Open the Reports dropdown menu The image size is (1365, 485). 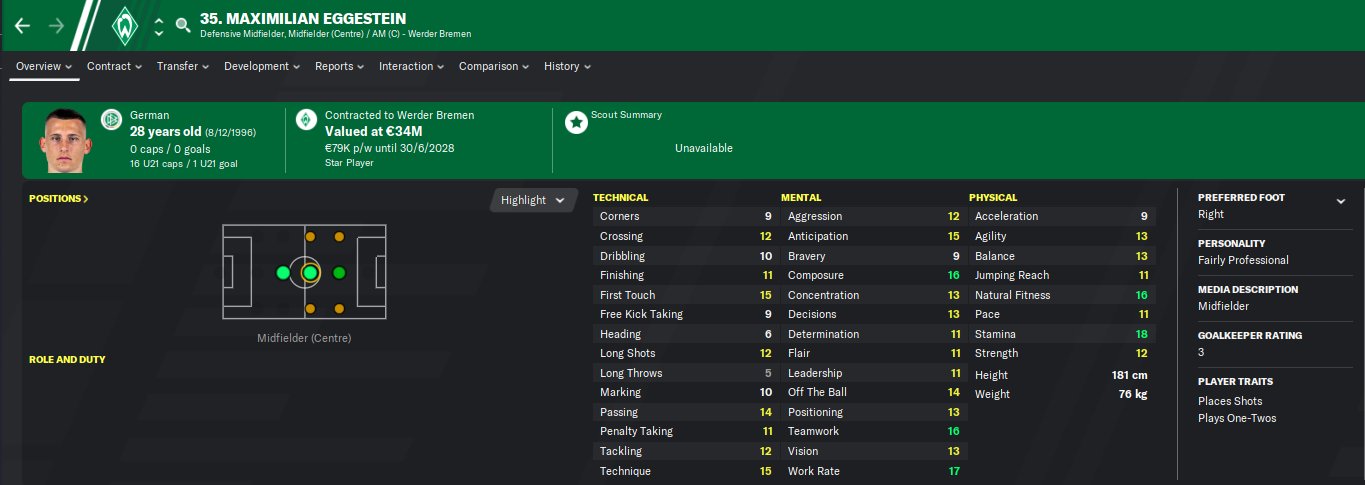[340, 66]
